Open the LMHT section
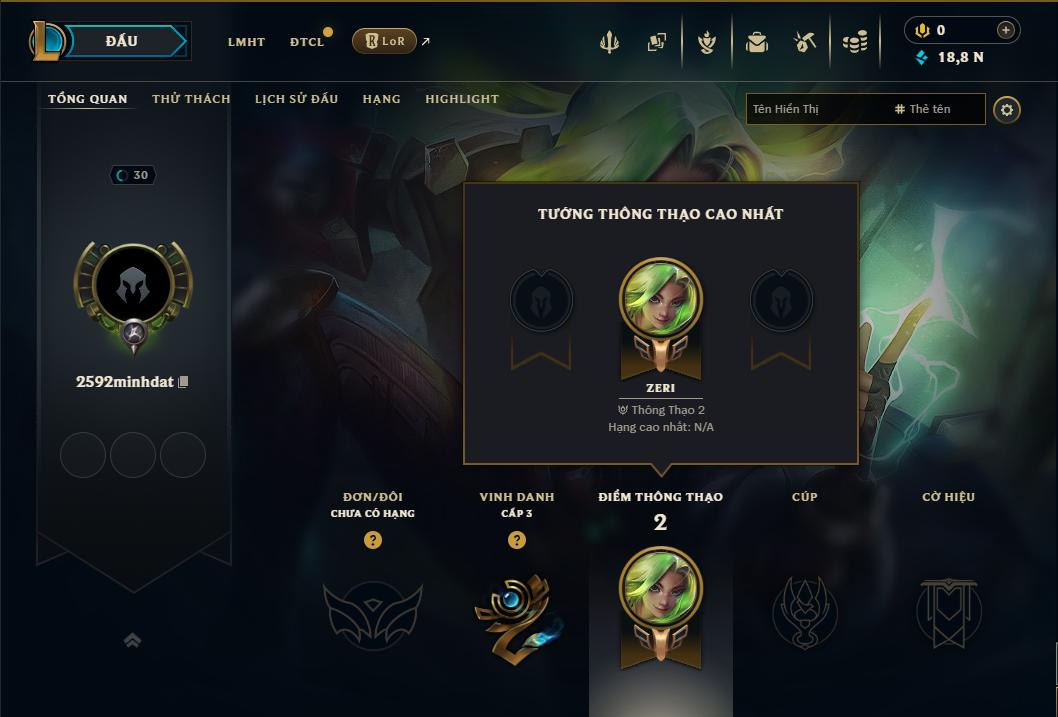The height and width of the screenshot is (717, 1058). [x=246, y=42]
